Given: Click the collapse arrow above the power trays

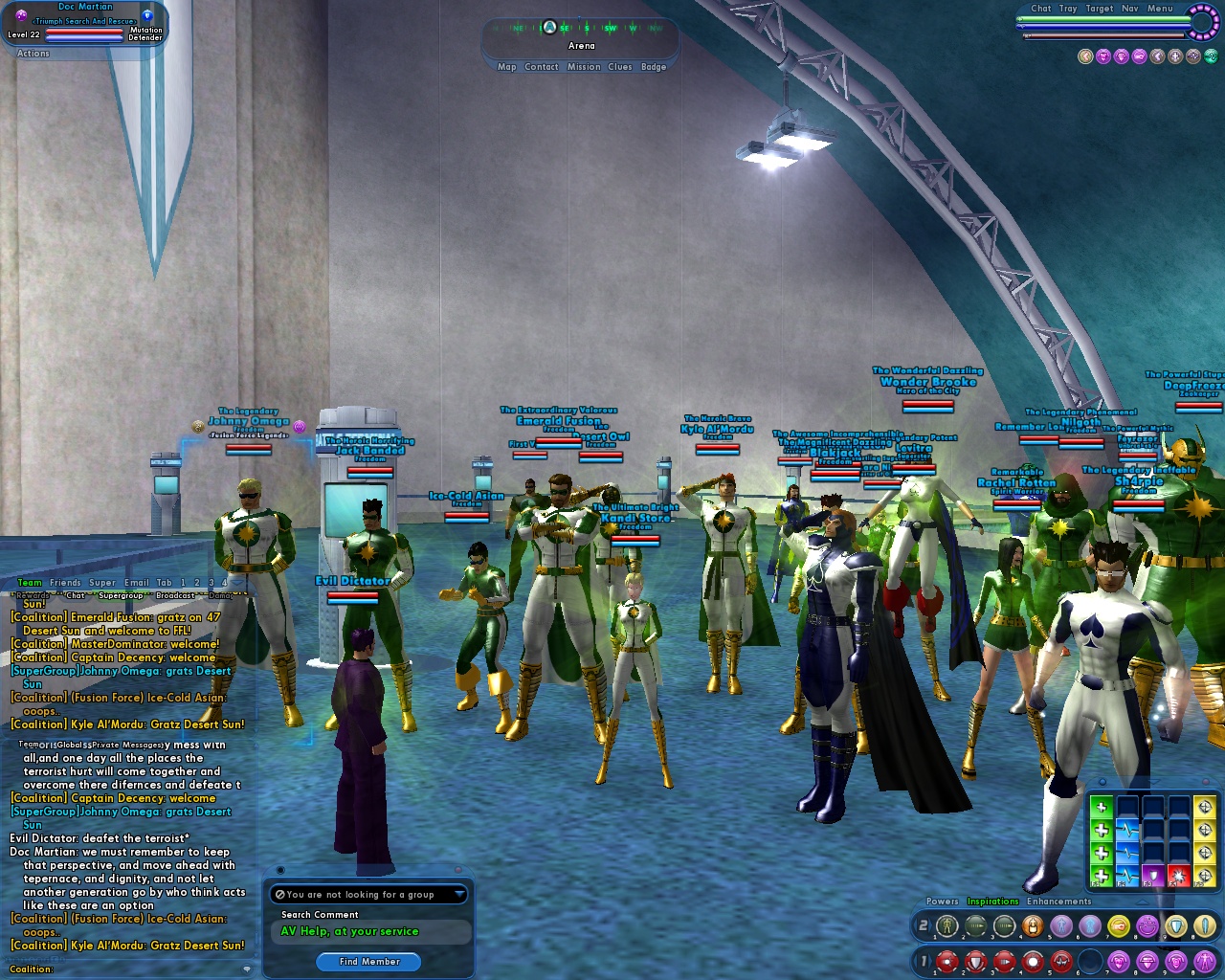Looking at the screenshot, I should click(x=1142, y=902).
